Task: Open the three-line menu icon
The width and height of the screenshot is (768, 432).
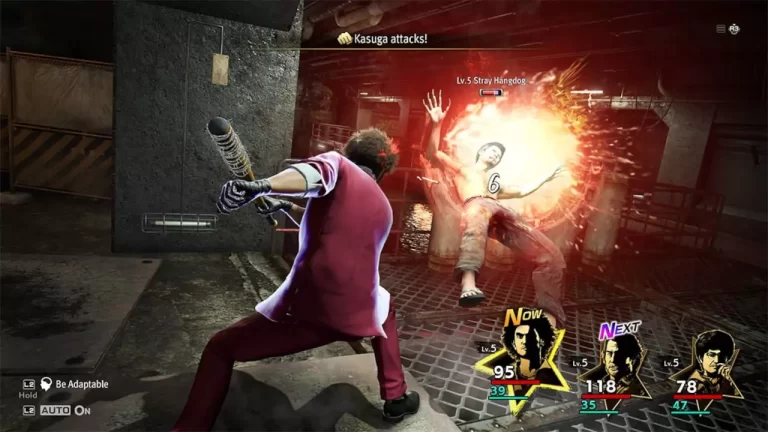Action: [720, 29]
